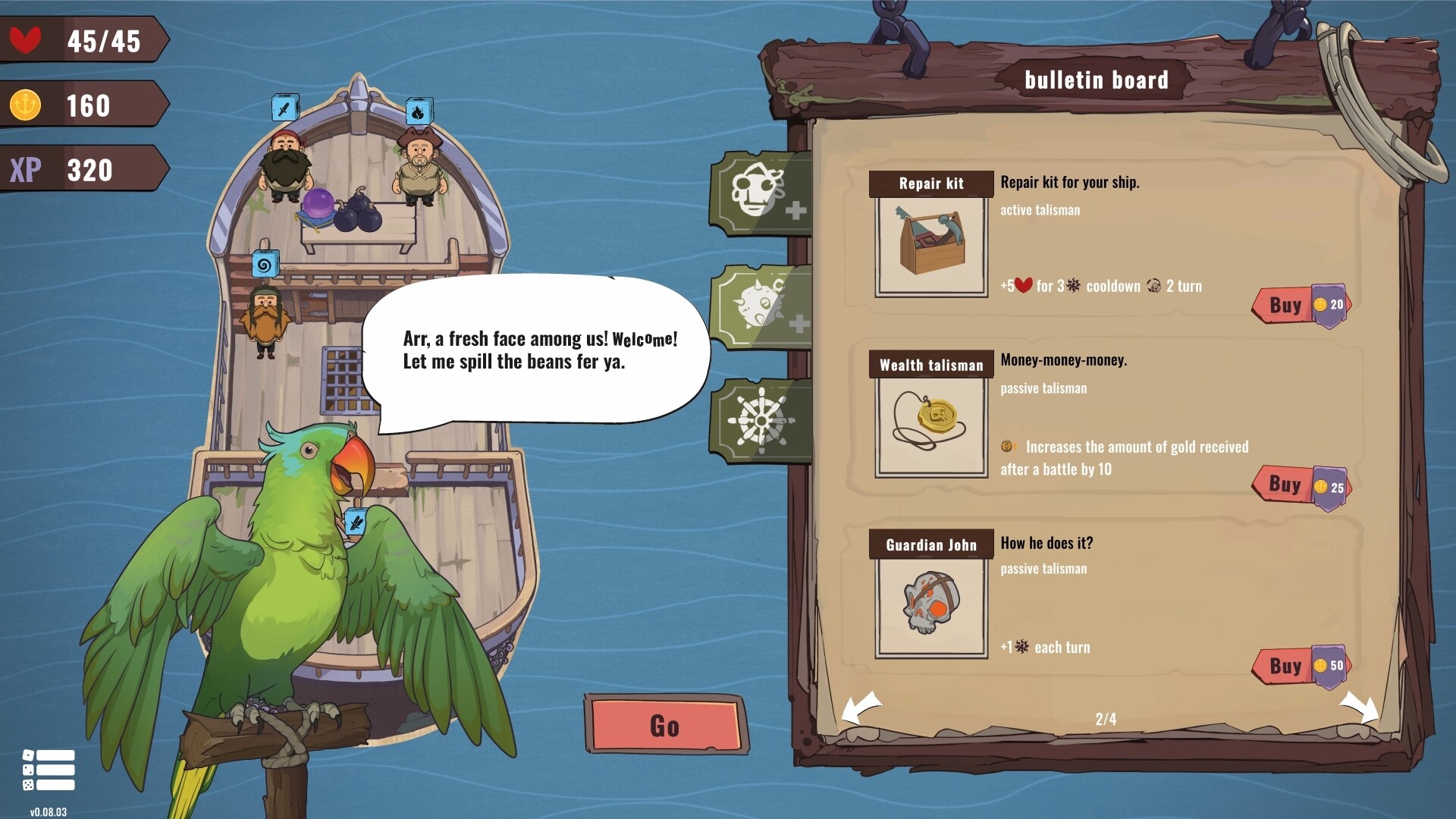The width and height of the screenshot is (1456, 819).
Task: Select the sword dice above the bandana pirate
Action: pos(284,106)
